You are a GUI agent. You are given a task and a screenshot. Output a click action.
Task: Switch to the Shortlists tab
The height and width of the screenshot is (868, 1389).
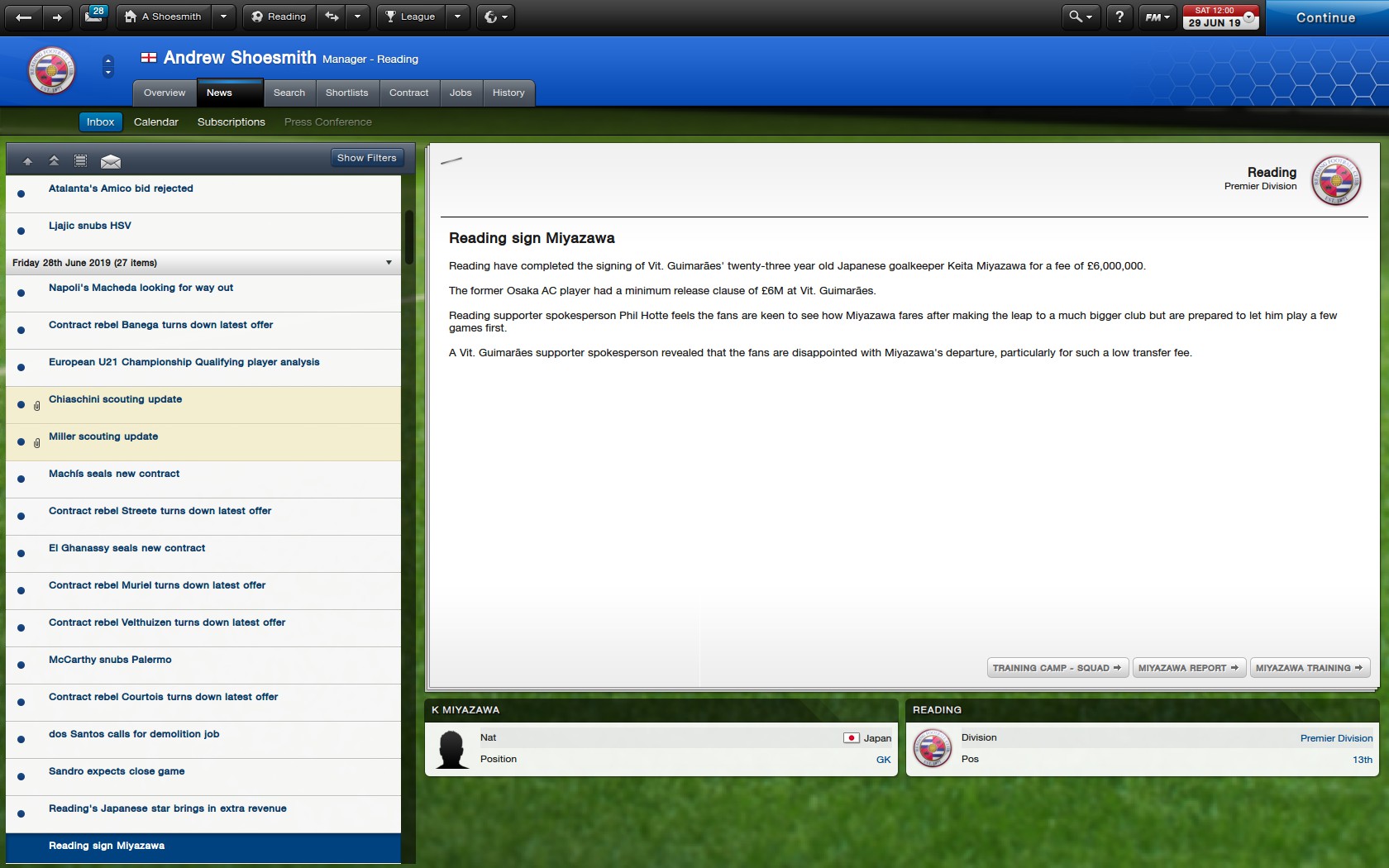tap(346, 93)
